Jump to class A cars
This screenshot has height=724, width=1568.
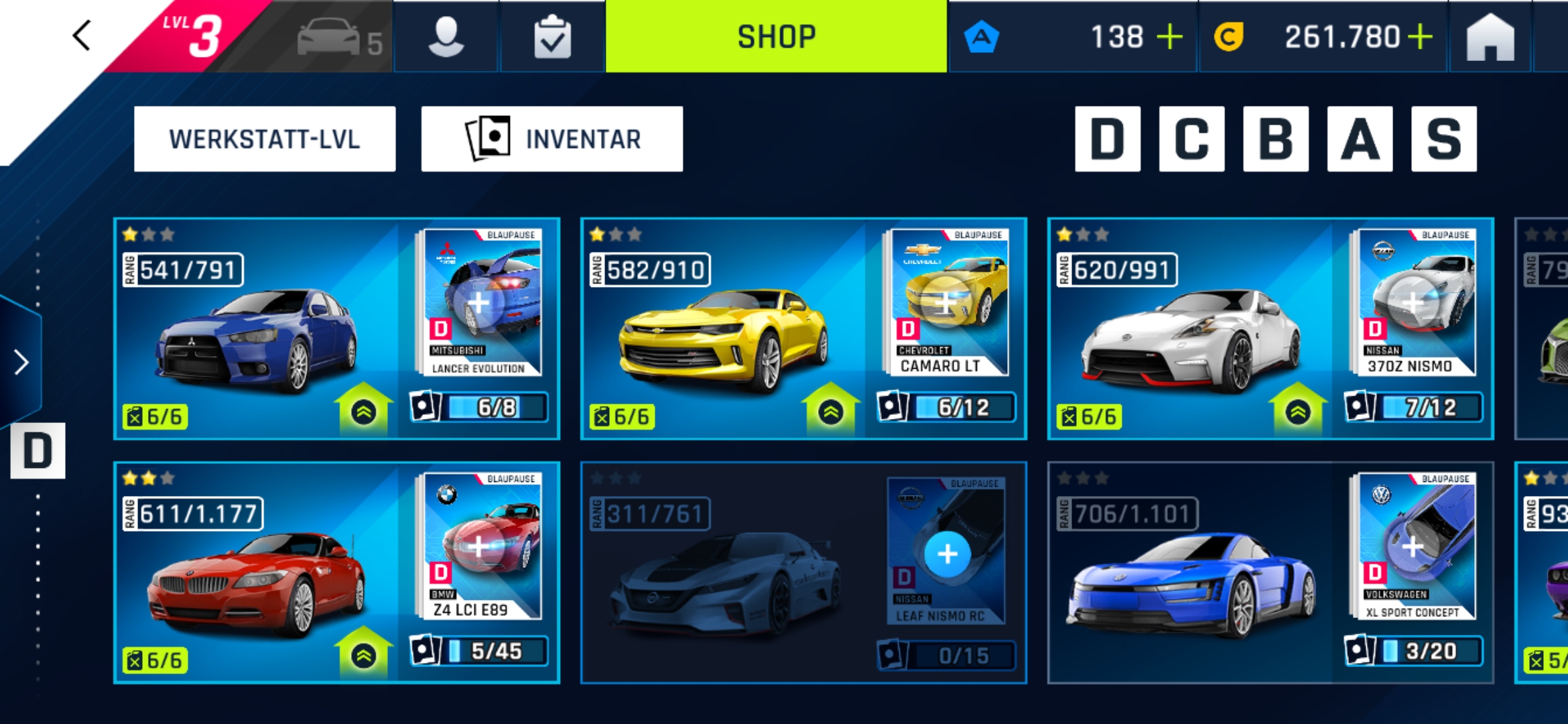click(x=1360, y=139)
